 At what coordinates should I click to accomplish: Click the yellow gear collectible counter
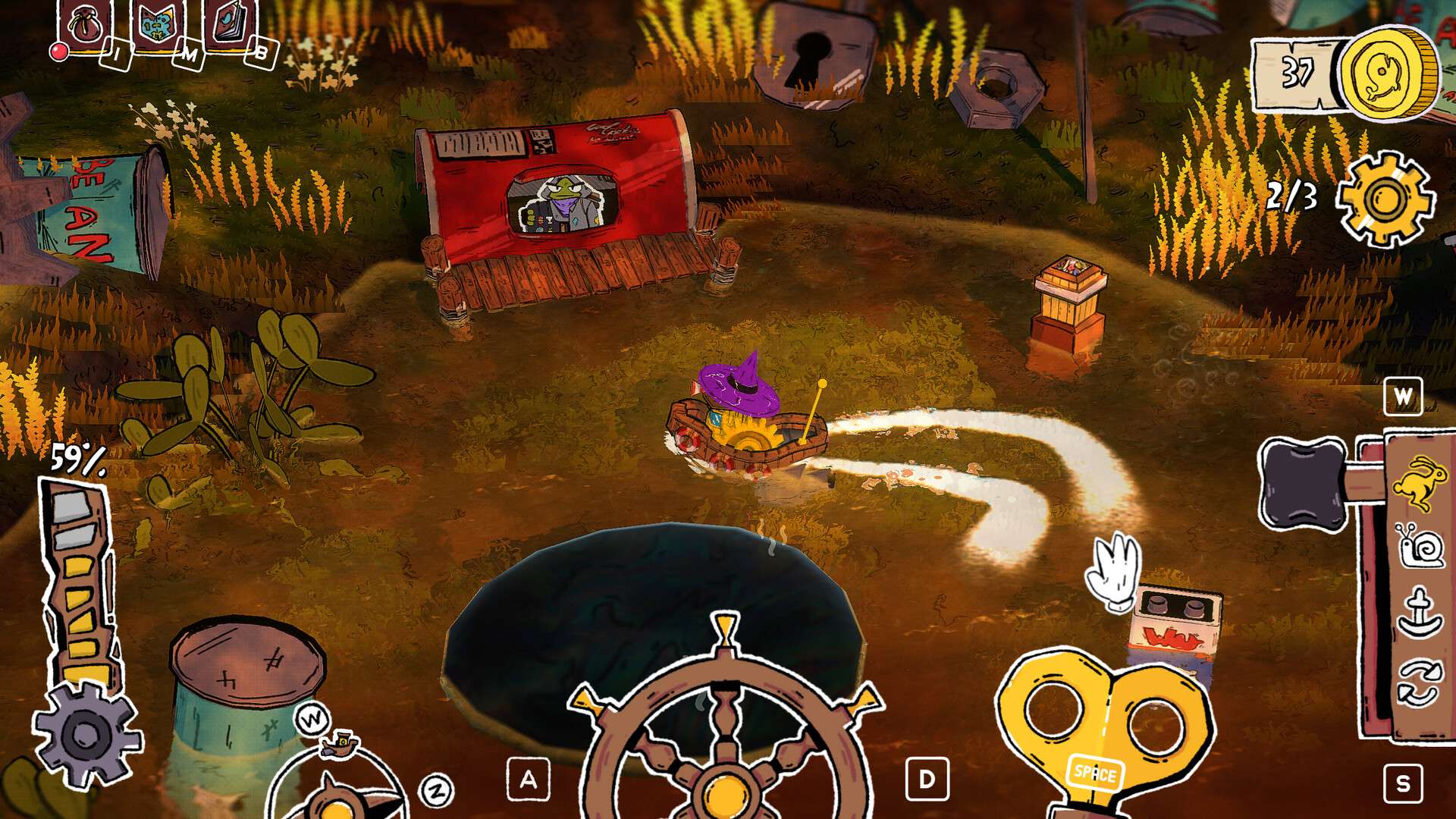click(x=1385, y=199)
